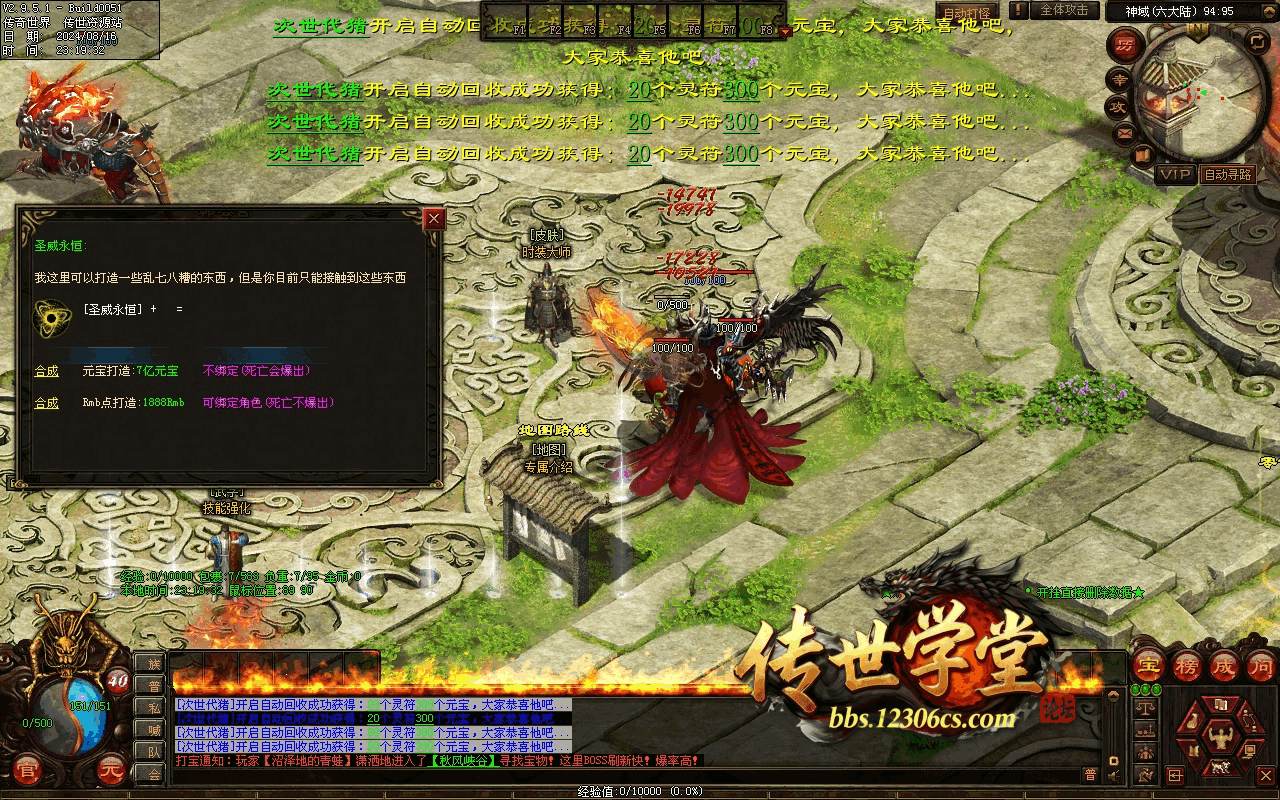This screenshot has width=1280, height=800.
Task: Click the red 元 orb button
Action: pos(112,770)
